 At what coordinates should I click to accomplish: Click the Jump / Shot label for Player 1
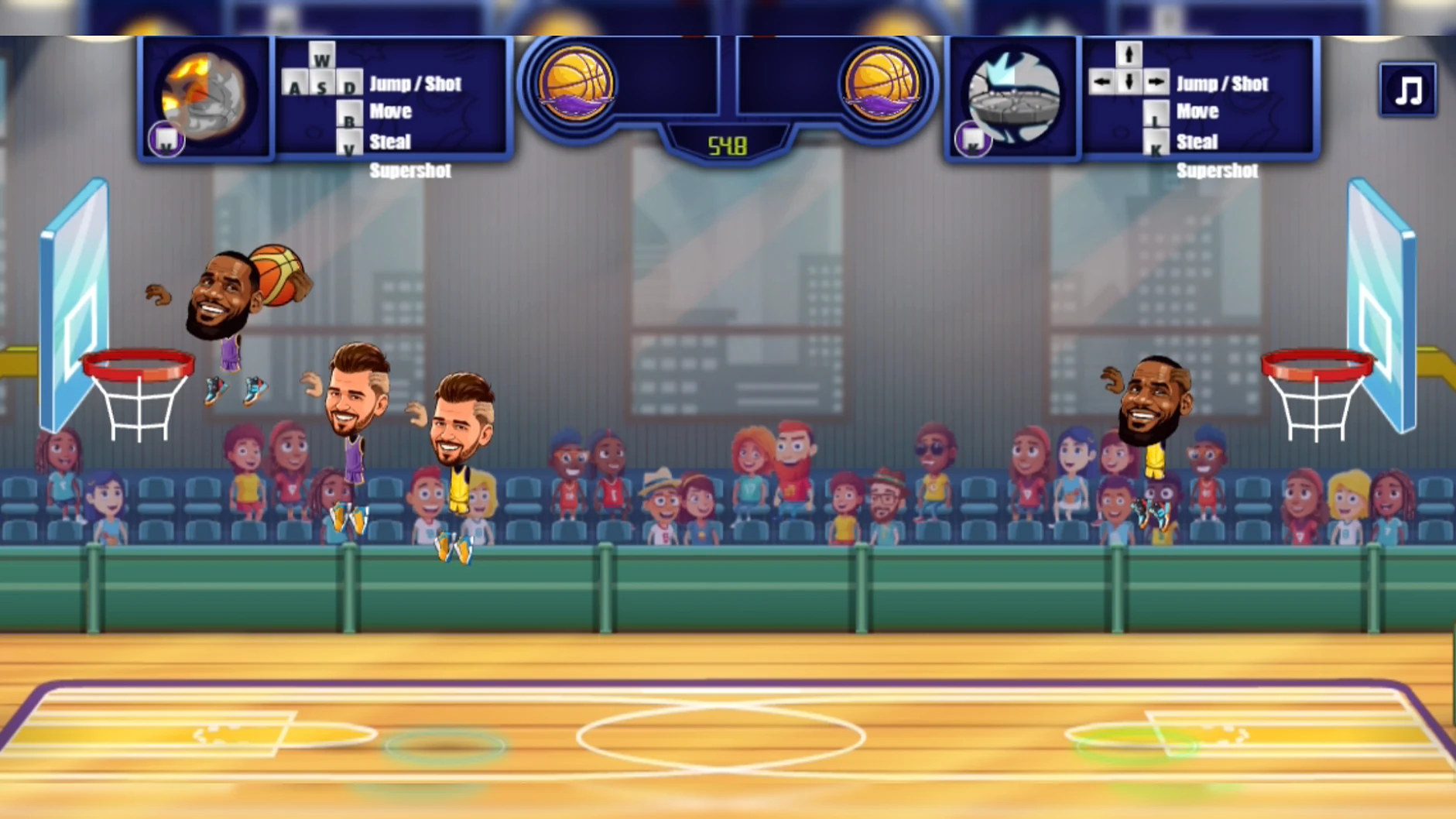point(417,84)
